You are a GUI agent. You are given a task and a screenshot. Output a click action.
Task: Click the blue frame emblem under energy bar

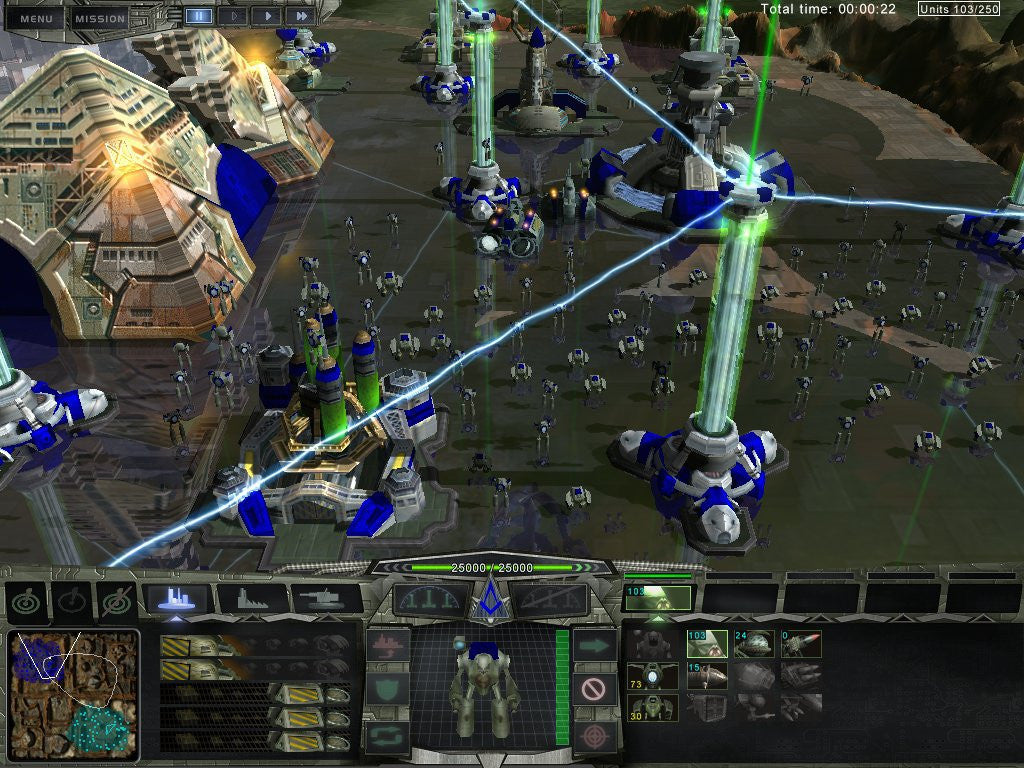[x=491, y=600]
